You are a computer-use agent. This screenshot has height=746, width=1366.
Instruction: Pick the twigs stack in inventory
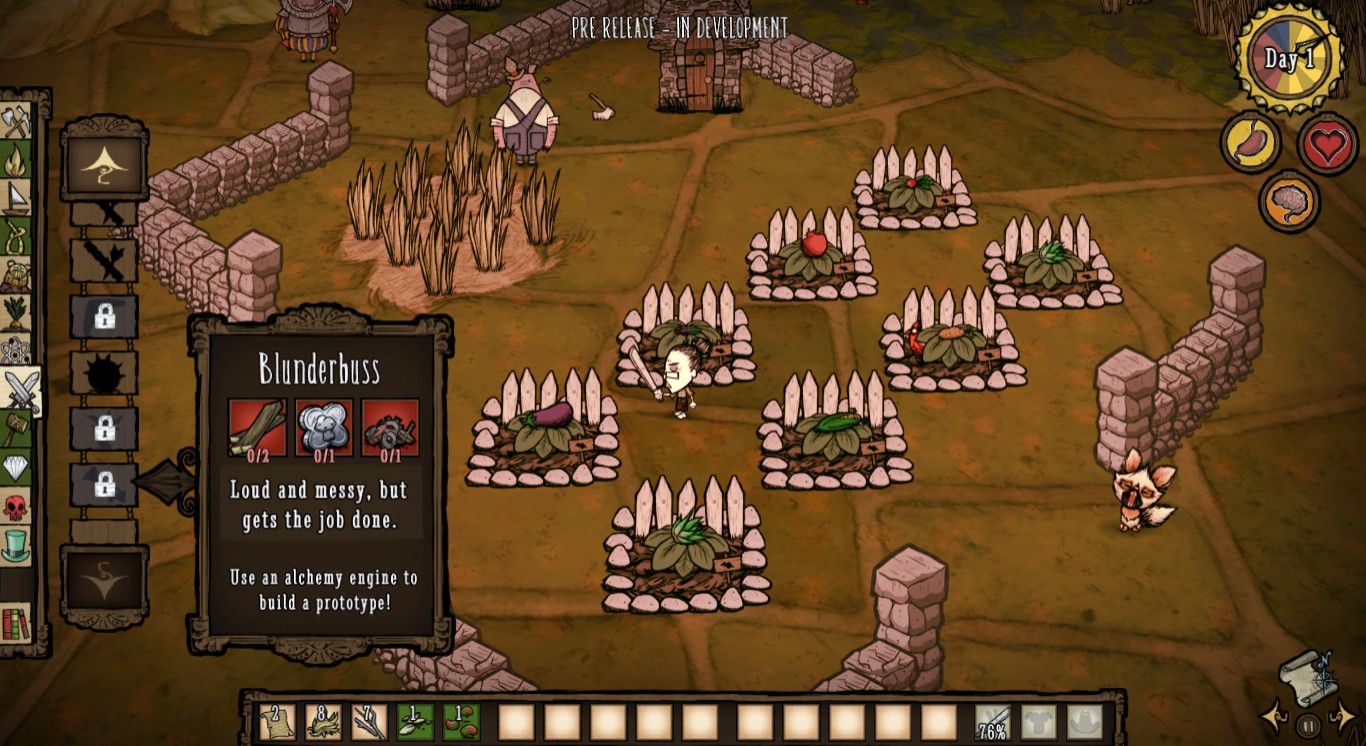(368, 721)
